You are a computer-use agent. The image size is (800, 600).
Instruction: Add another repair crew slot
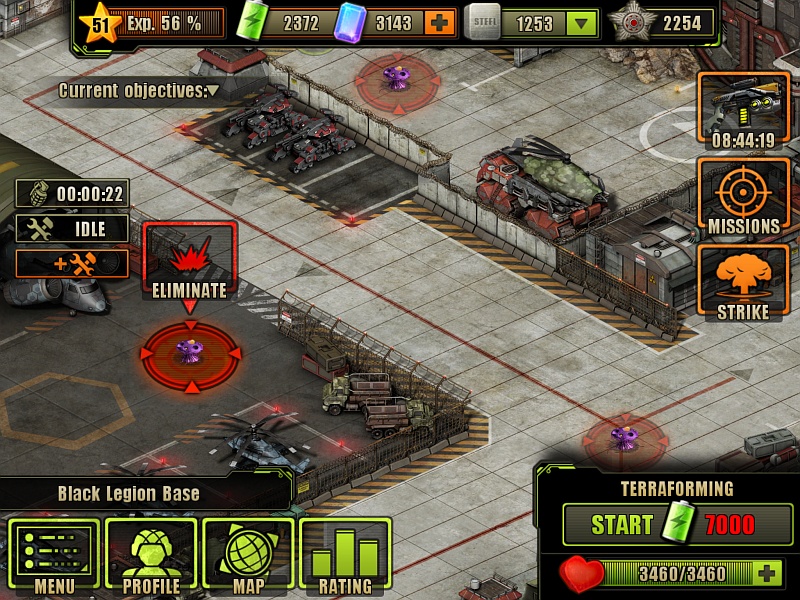[73, 263]
